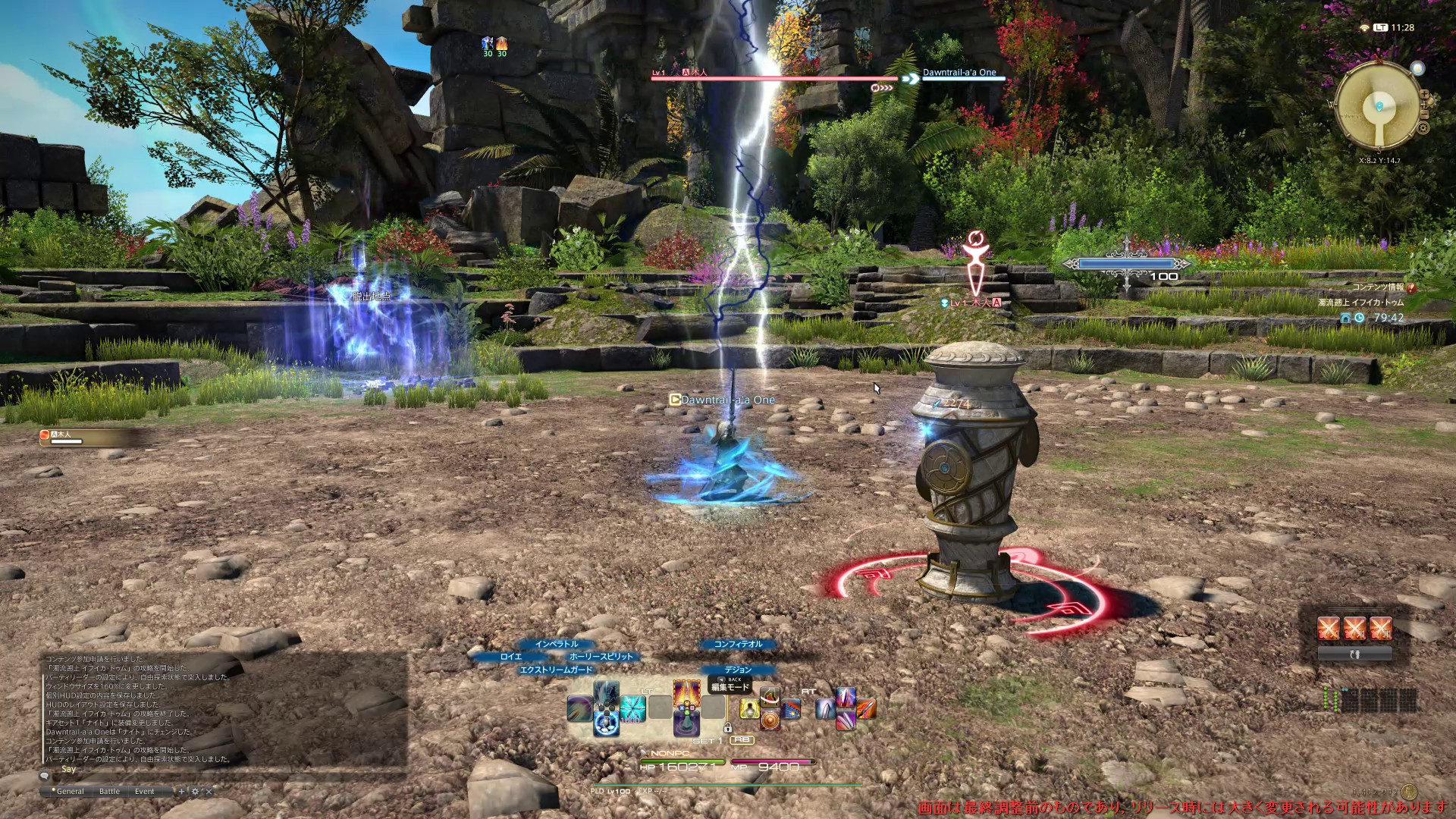Switch to the Battle chat tab

[109, 791]
